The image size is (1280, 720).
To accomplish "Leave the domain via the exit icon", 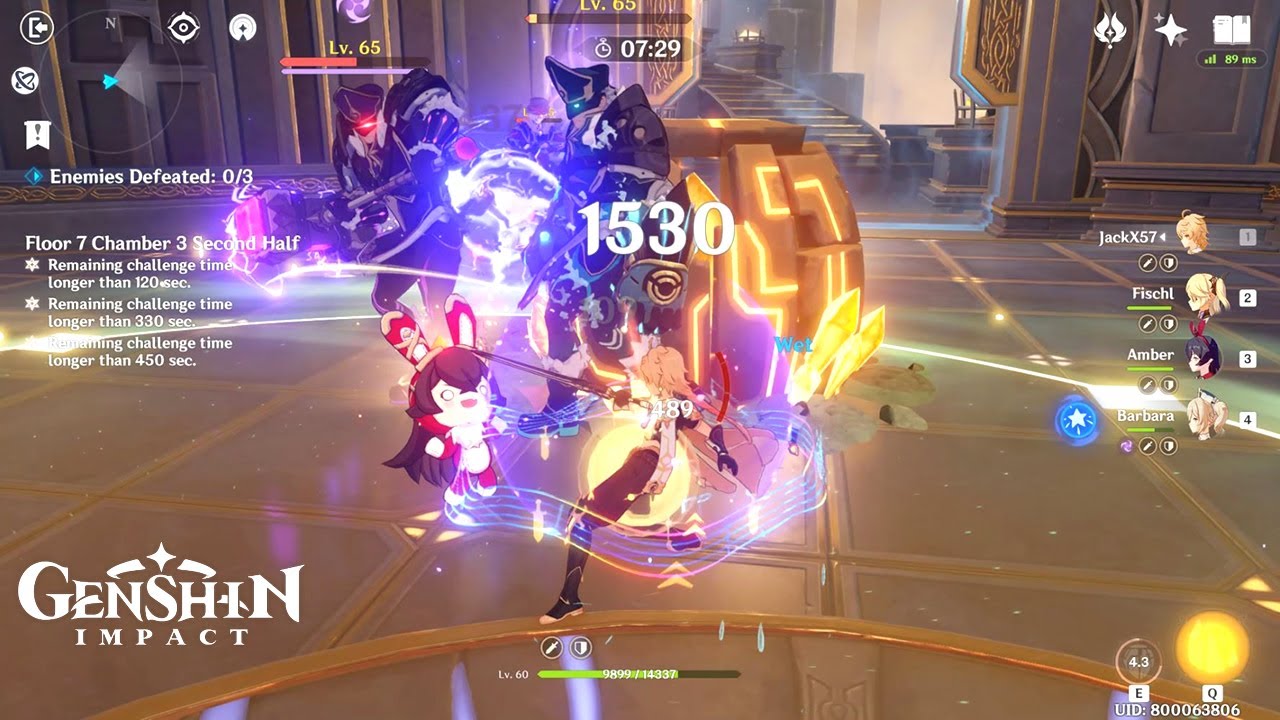I will 35,28.
